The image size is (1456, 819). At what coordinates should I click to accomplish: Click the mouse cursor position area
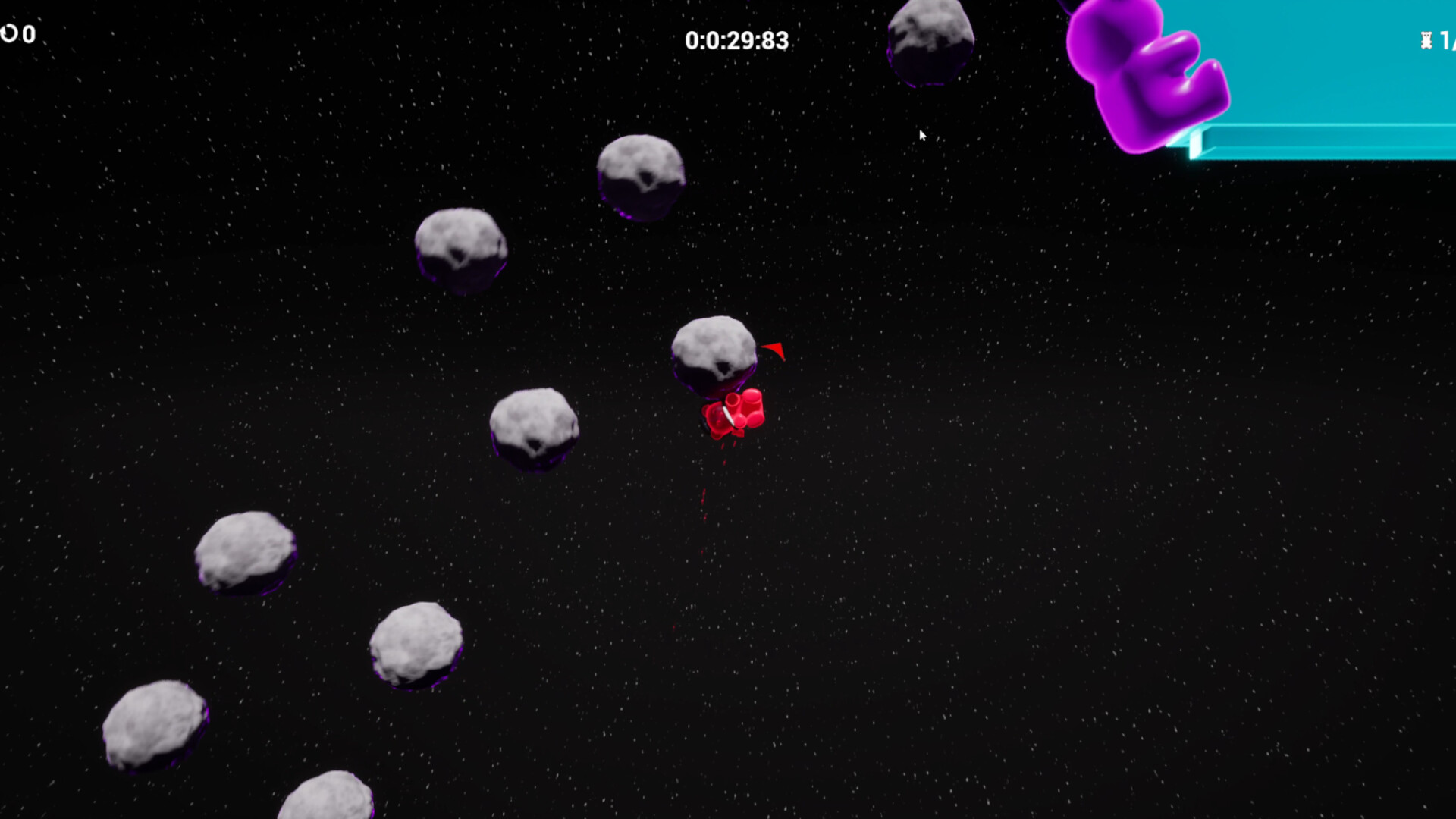click(923, 135)
